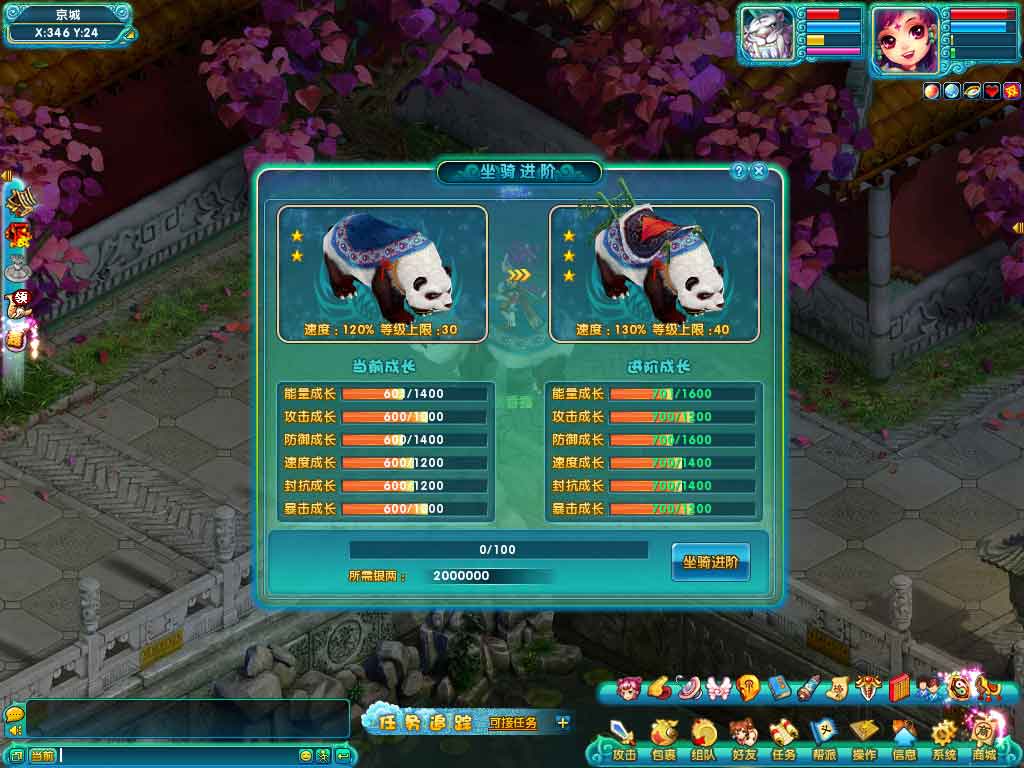
Task: Open the chat emoji picker
Action: (307, 755)
